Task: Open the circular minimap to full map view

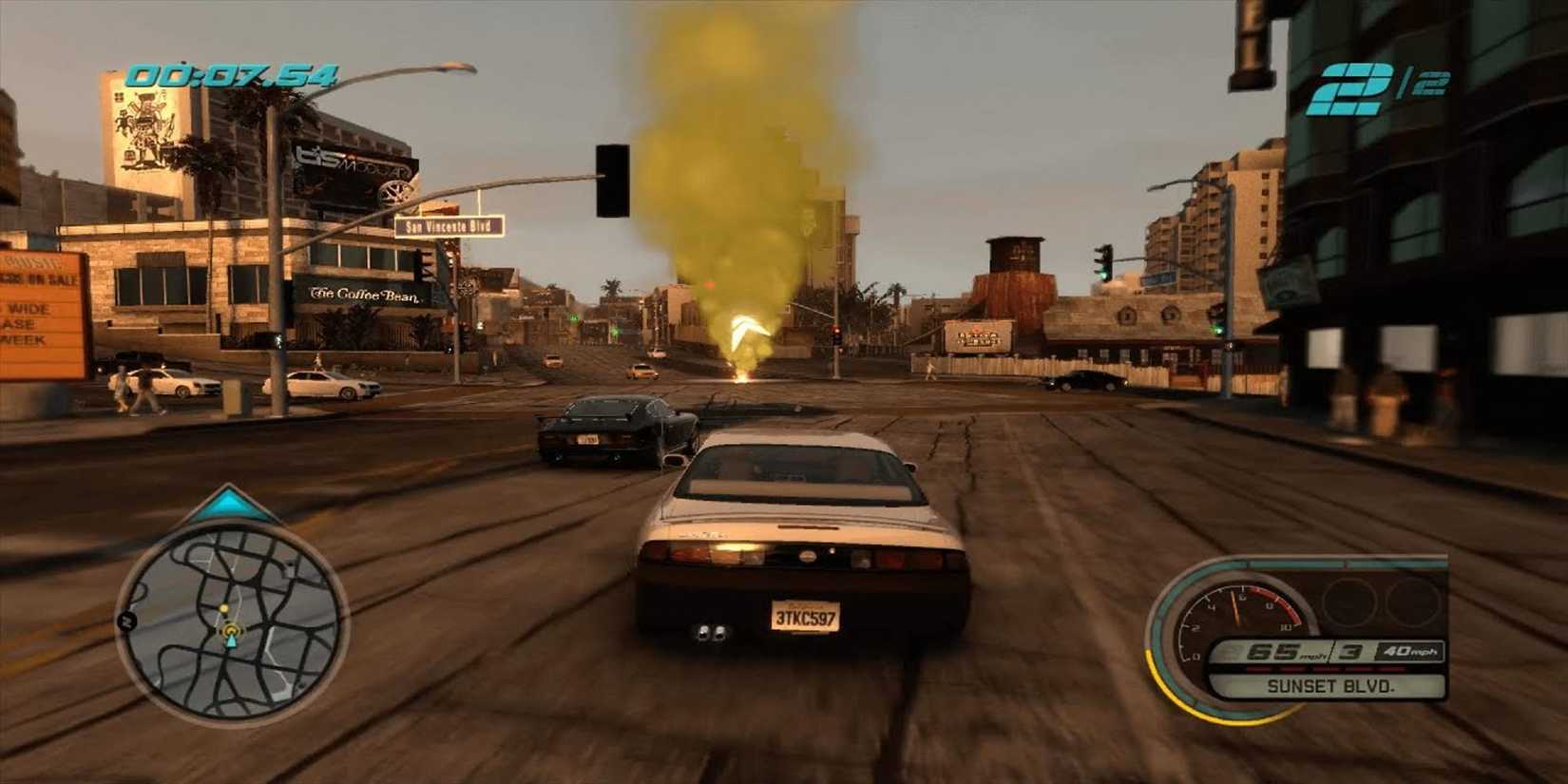Action: [x=231, y=618]
